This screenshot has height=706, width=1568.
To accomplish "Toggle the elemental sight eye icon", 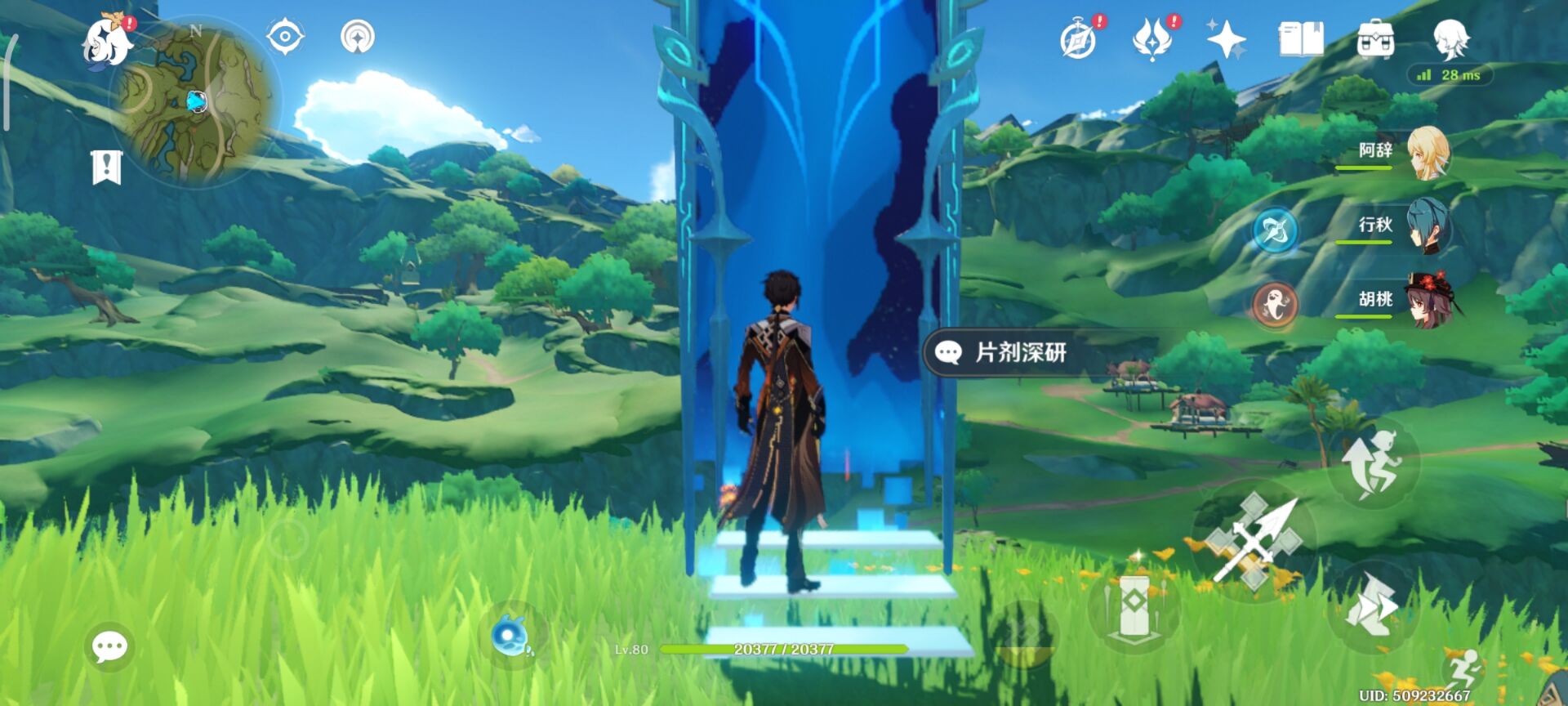I will click(285, 37).
